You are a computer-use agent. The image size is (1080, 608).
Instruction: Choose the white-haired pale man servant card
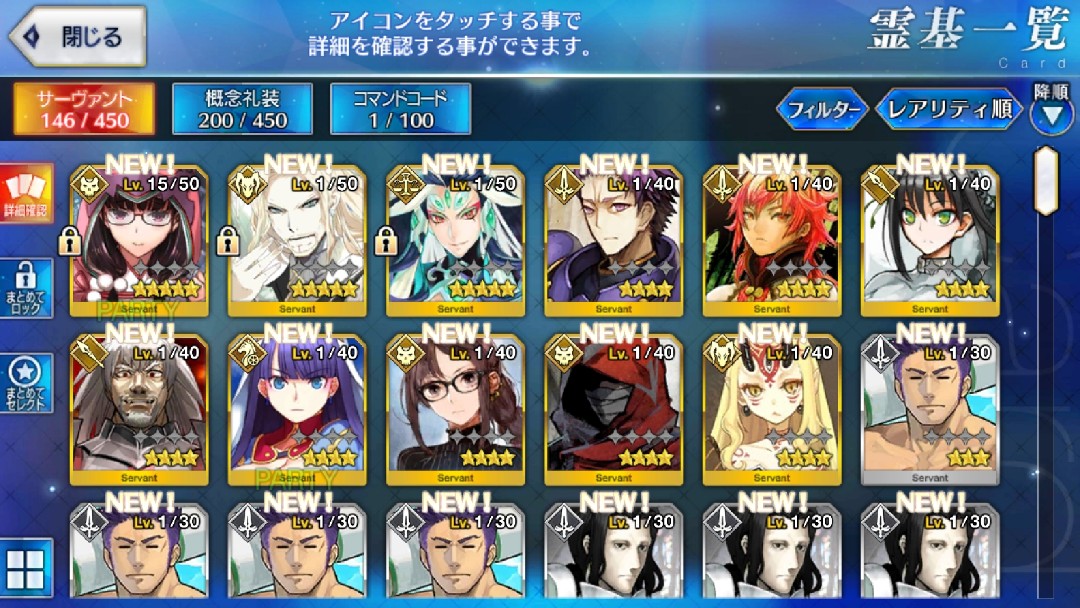coord(297,240)
